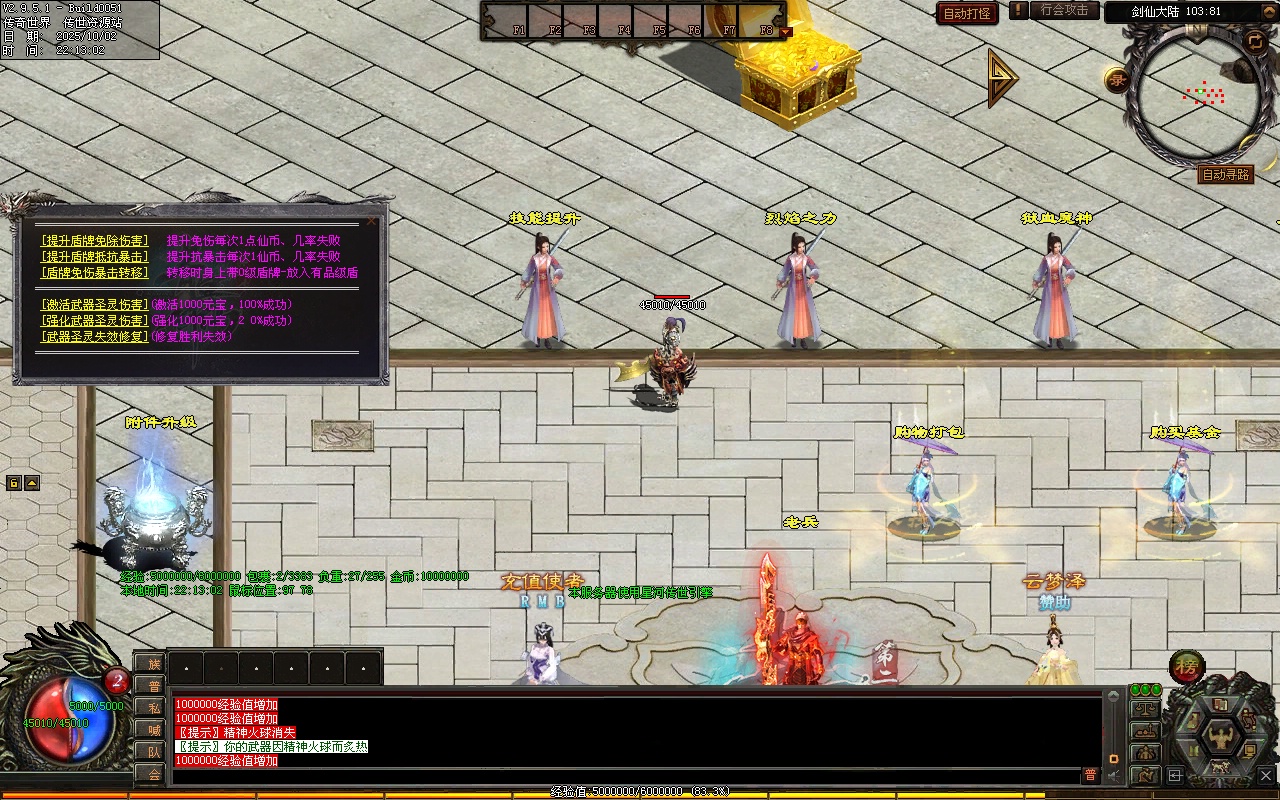The image size is (1280, 800).
Task: Click the X button at the bottom-right menu
Action: pyautogui.click(x=1264, y=774)
